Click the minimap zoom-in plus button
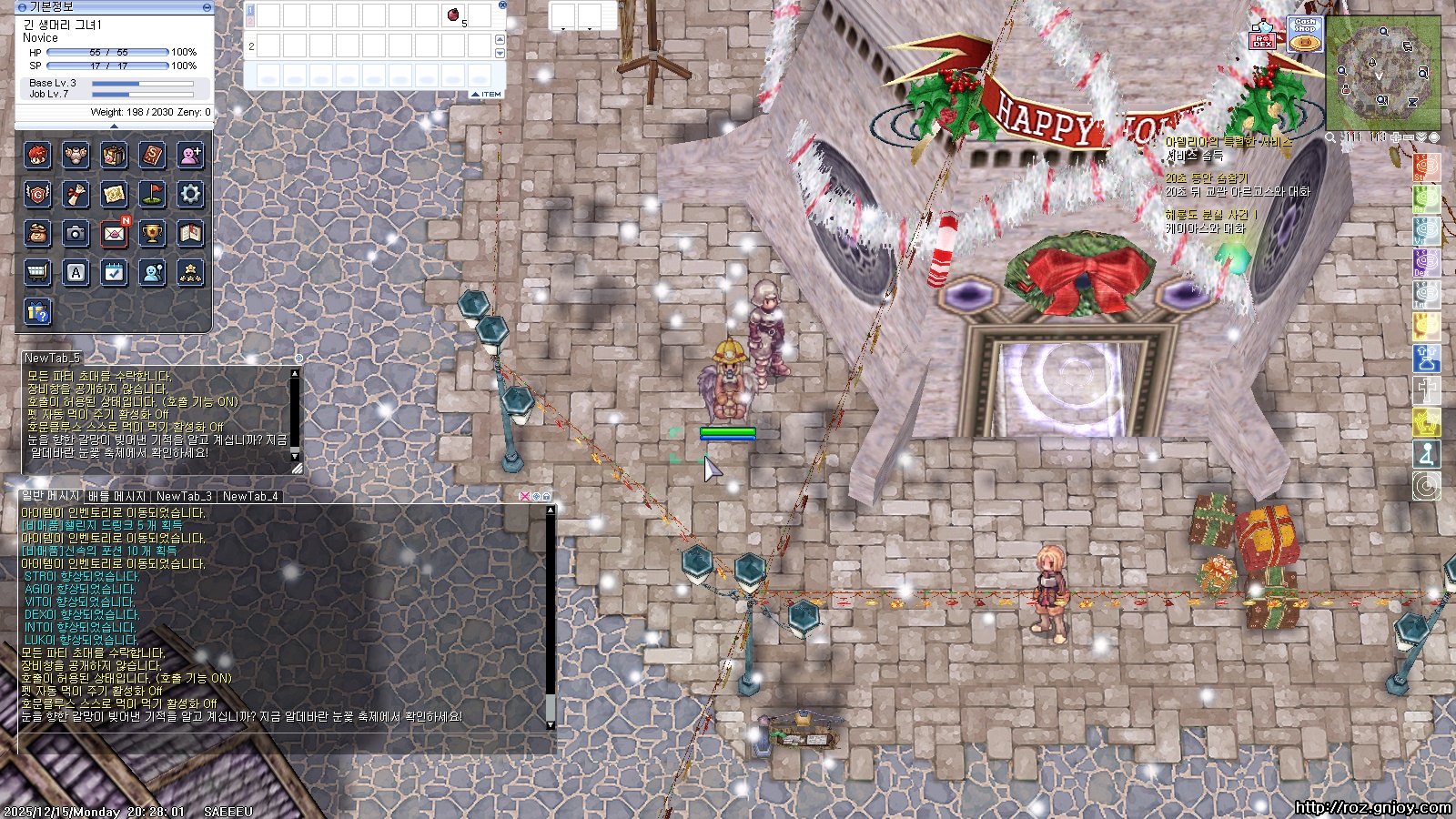 pyautogui.click(x=1396, y=137)
